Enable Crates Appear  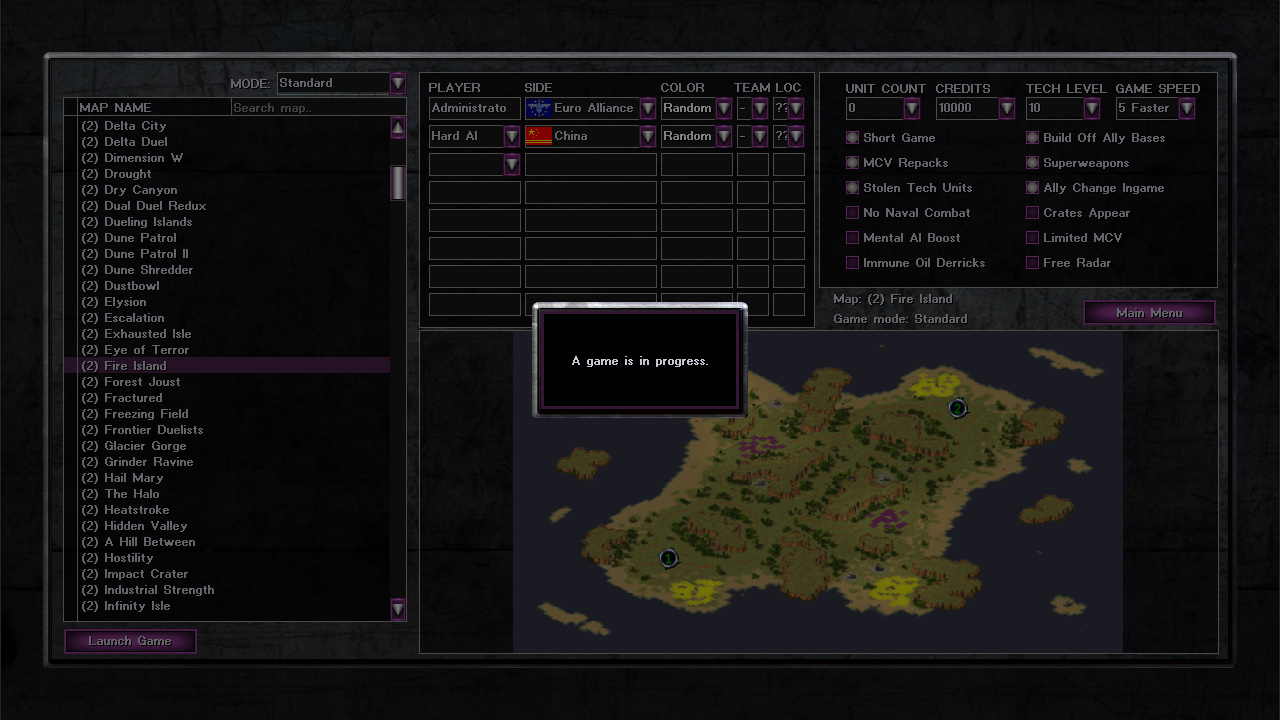click(x=1033, y=213)
